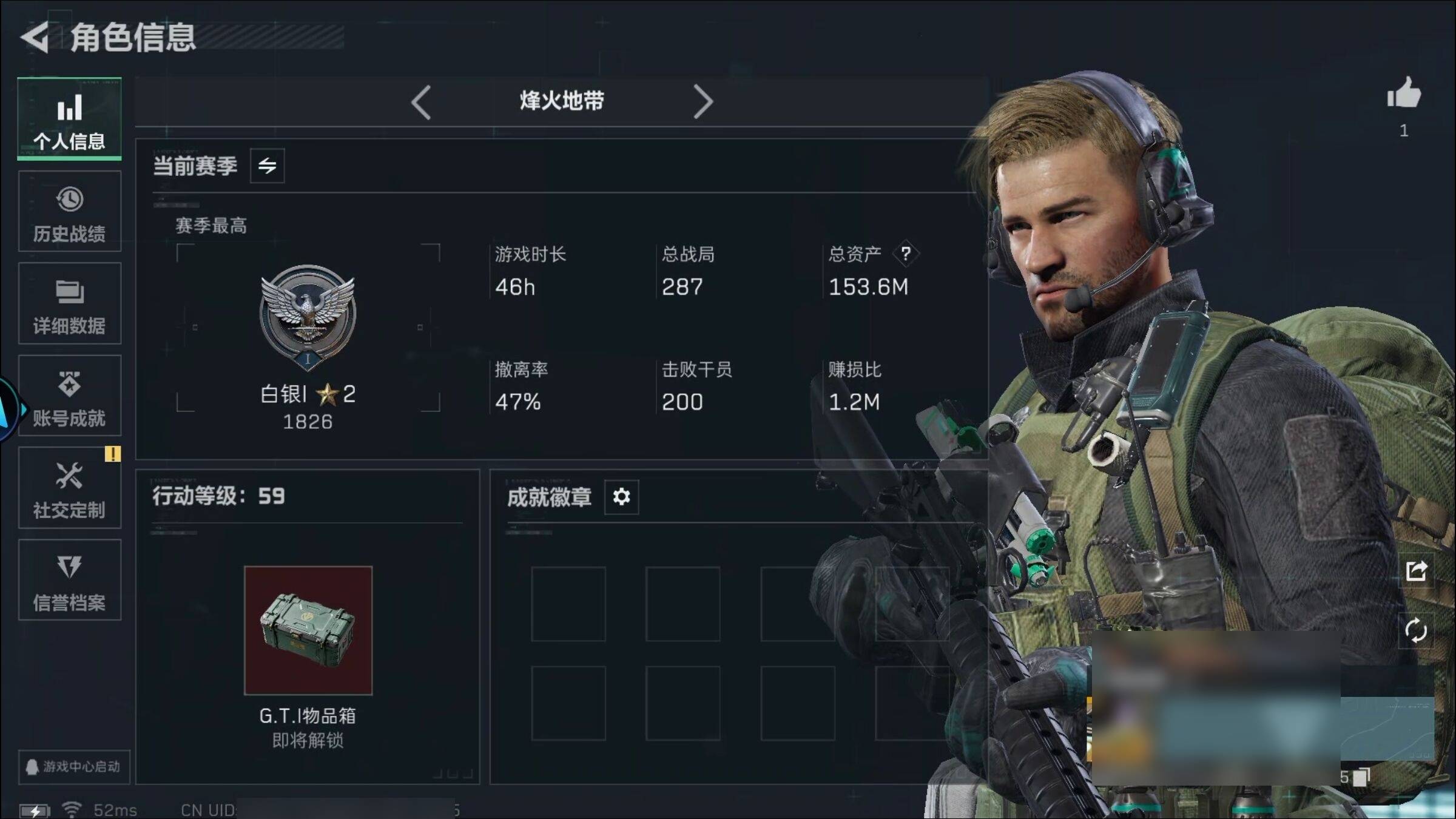Switch to the next game mode arrow
Screen dimensions: 1456x819
tap(703, 102)
